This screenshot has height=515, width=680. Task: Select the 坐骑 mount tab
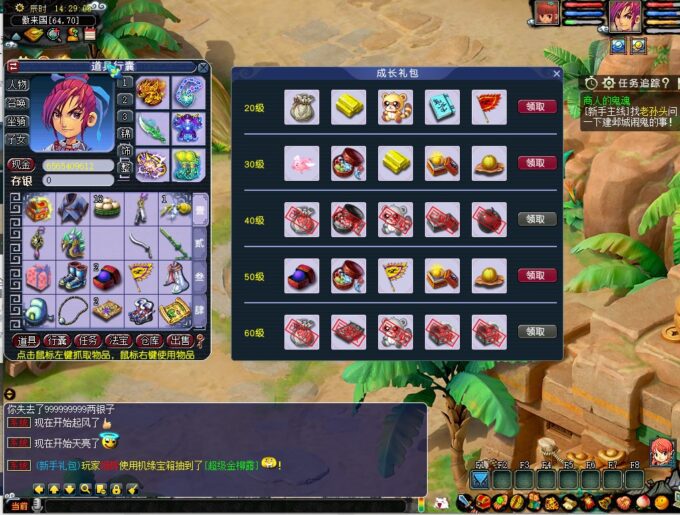18,121
